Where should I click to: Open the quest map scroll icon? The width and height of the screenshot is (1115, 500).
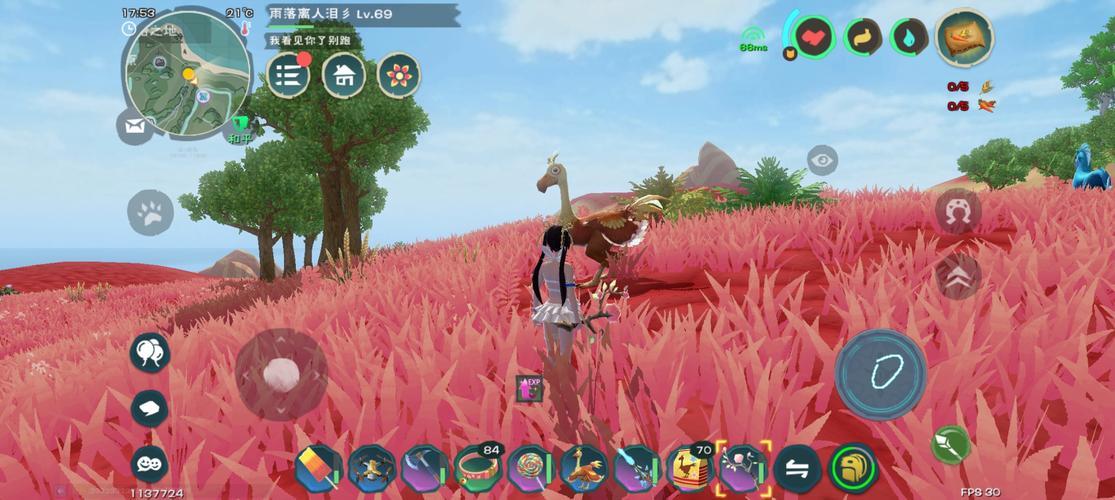[x=964, y=39]
